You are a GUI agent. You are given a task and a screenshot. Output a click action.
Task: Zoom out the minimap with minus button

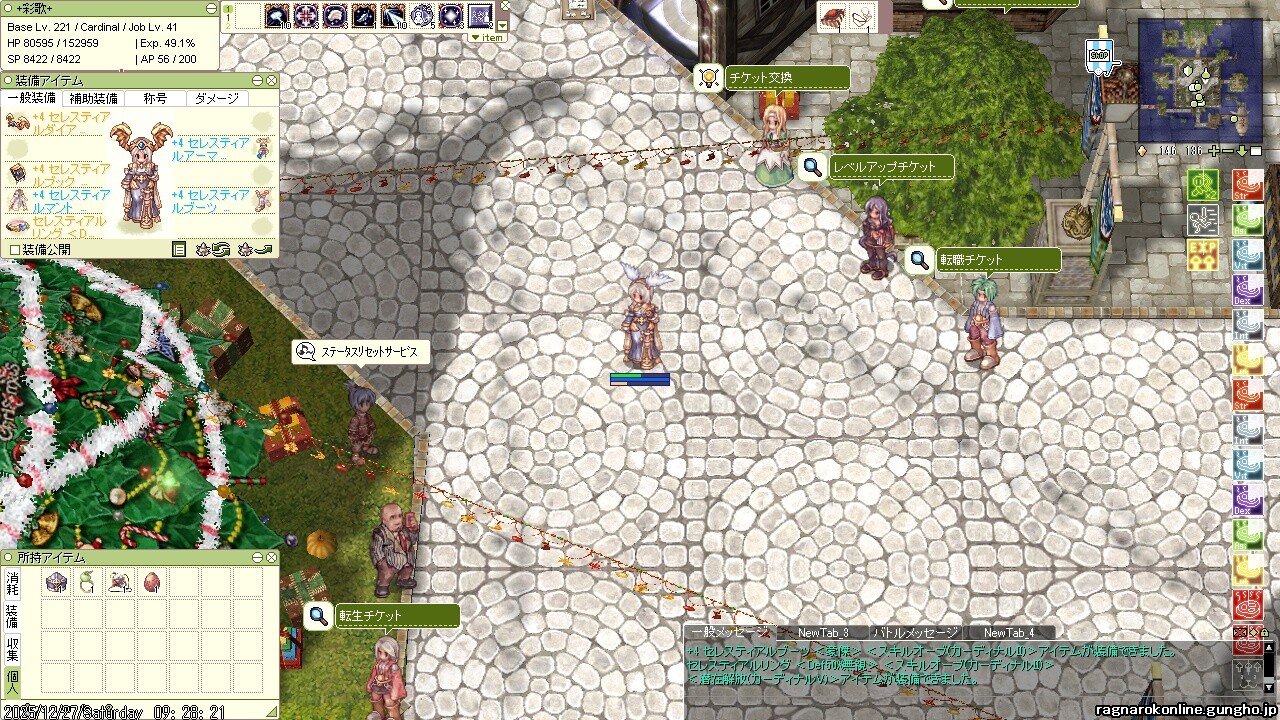click(x=1228, y=151)
